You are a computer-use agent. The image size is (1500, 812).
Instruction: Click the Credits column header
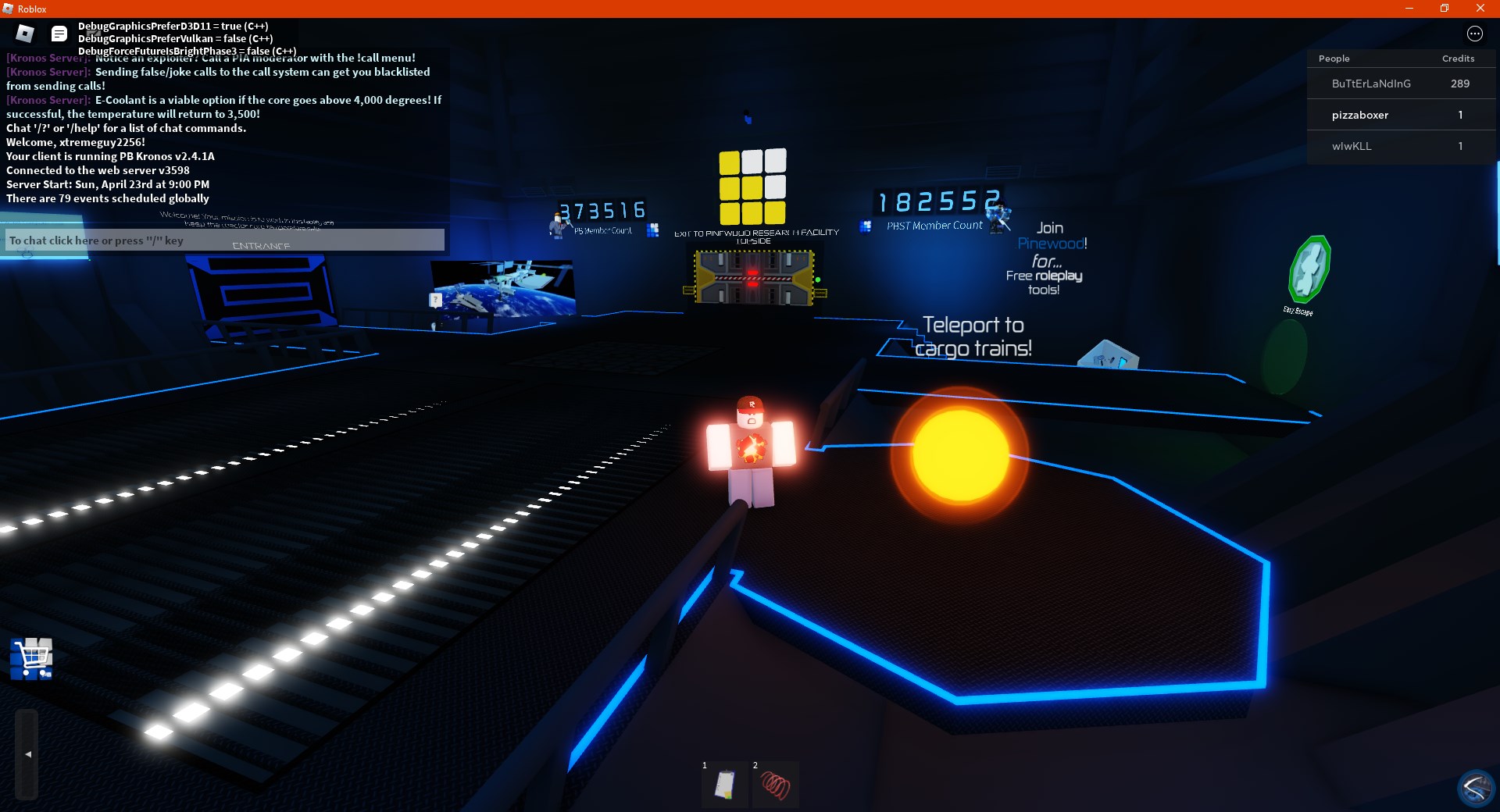[1458, 59]
